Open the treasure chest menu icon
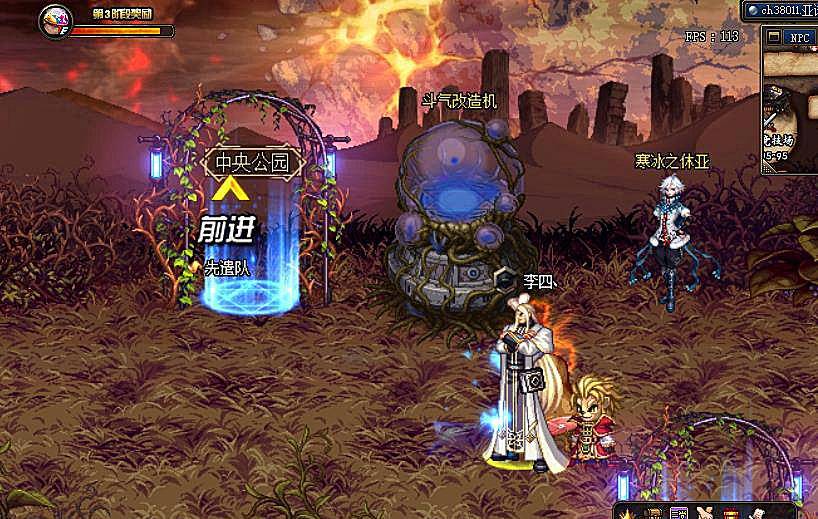The width and height of the screenshot is (818, 519). (x=653, y=513)
